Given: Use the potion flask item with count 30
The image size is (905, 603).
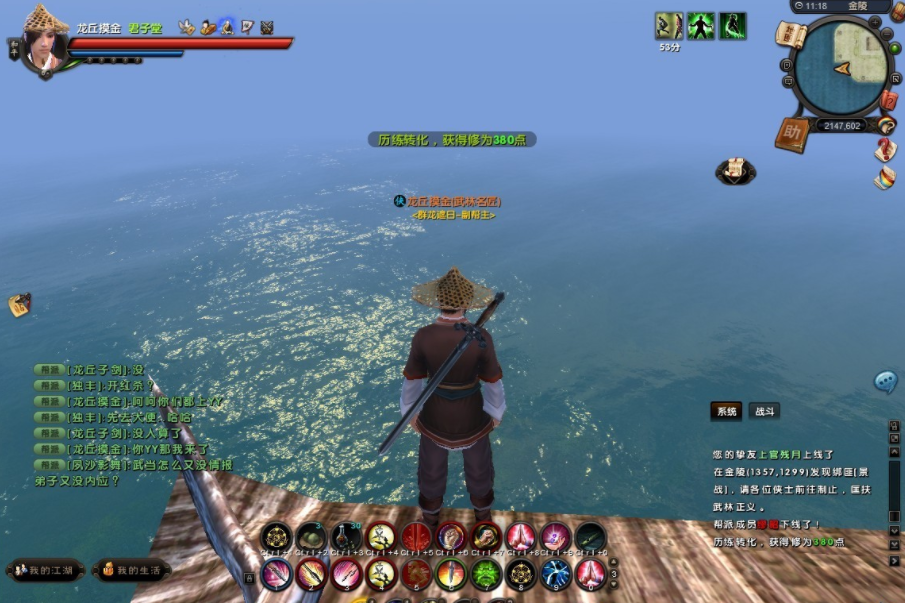Looking at the screenshot, I should 346,537.
